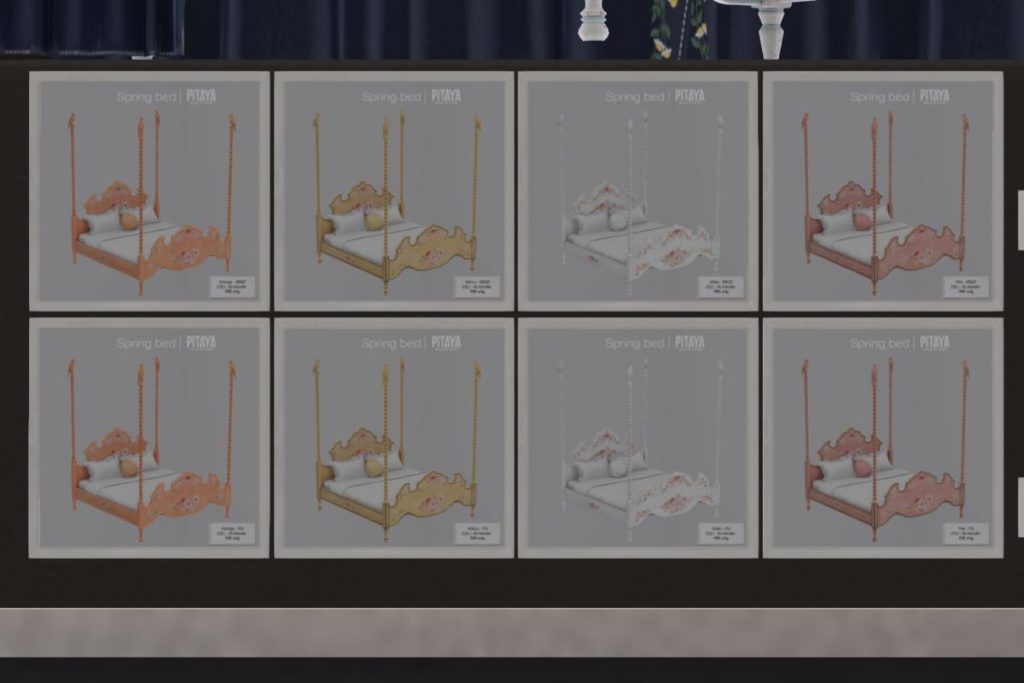This screenshot has width=1024, height=683.
Task: Choose the yellow Spring bed PG vendor
Action: click(x=394, y=437)
